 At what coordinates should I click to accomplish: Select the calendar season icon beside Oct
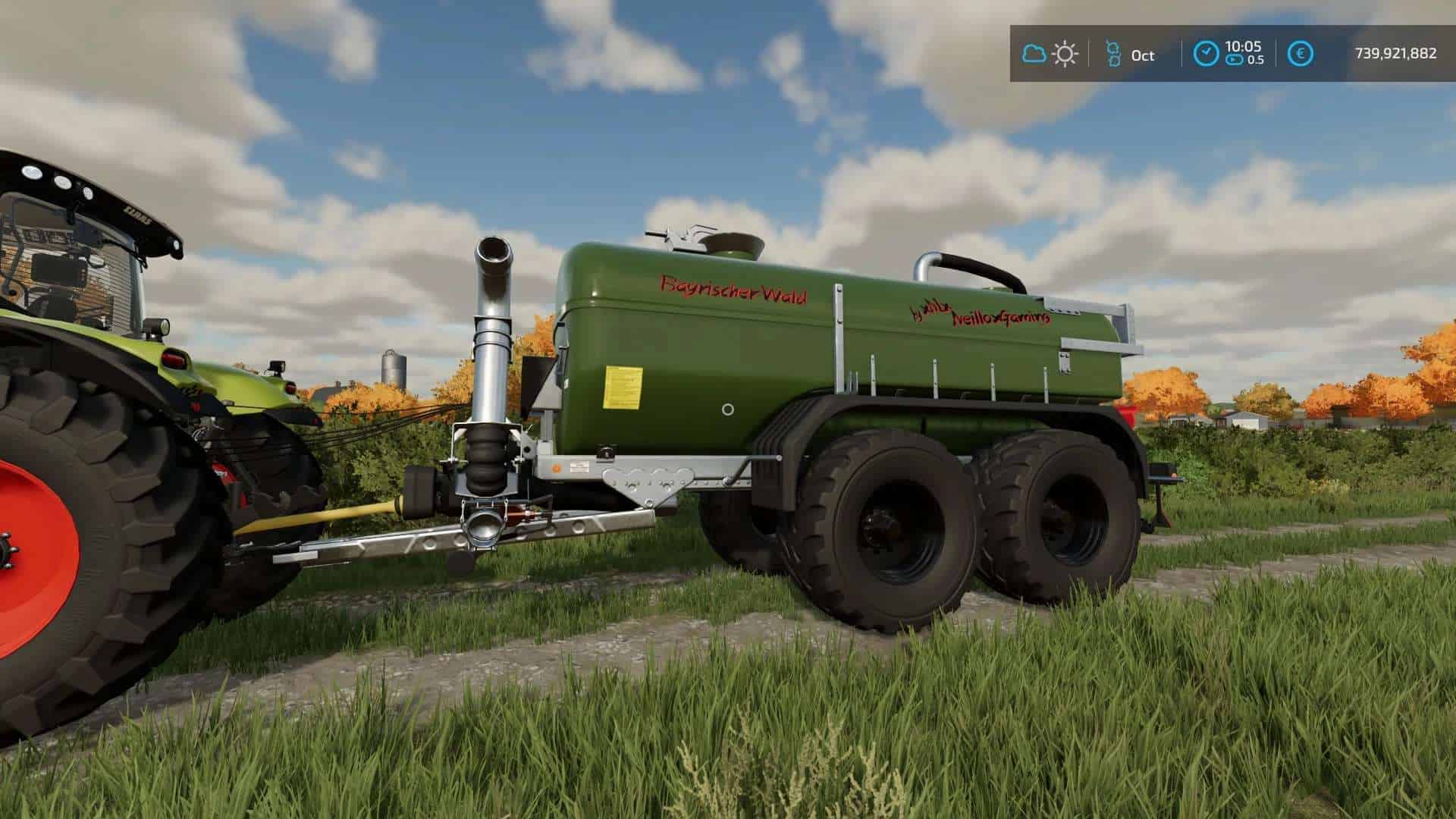pyautogui.click(x=1113, y=54)
